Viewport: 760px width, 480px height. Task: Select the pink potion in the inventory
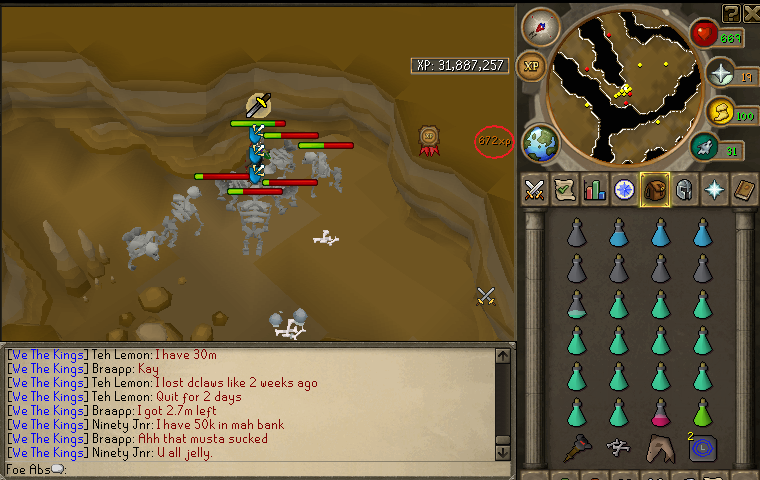[x=660, y=411]
